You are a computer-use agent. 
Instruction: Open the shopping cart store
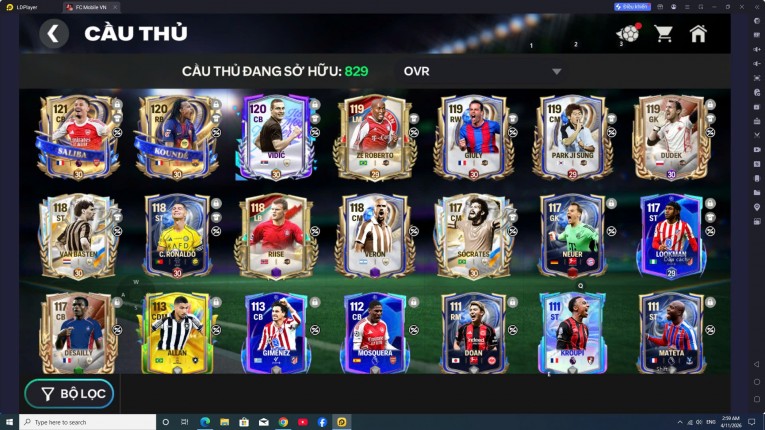click(x=663, y=34)
